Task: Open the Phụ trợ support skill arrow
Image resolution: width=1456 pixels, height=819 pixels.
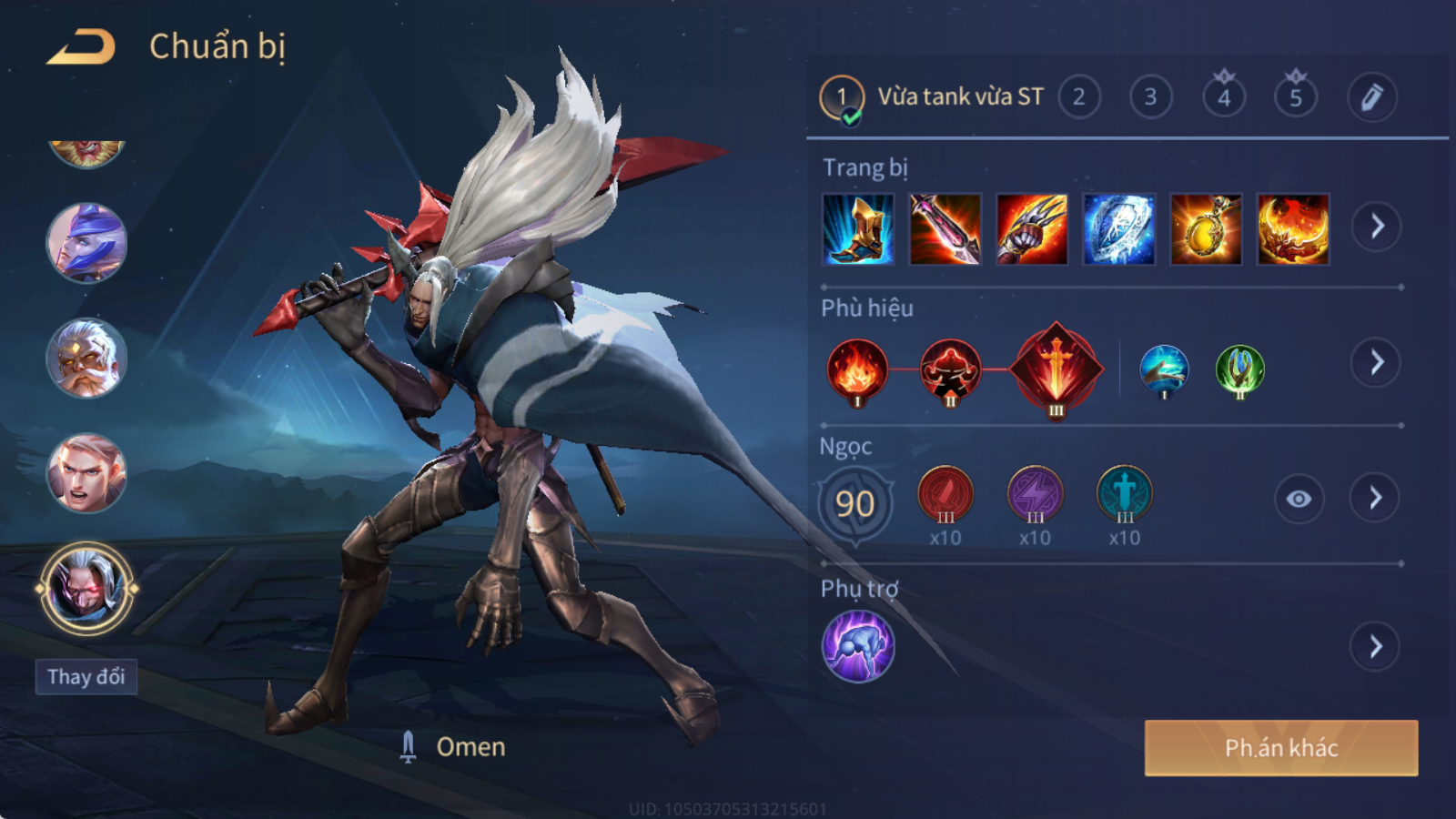Action: (x=1375, y=647)
